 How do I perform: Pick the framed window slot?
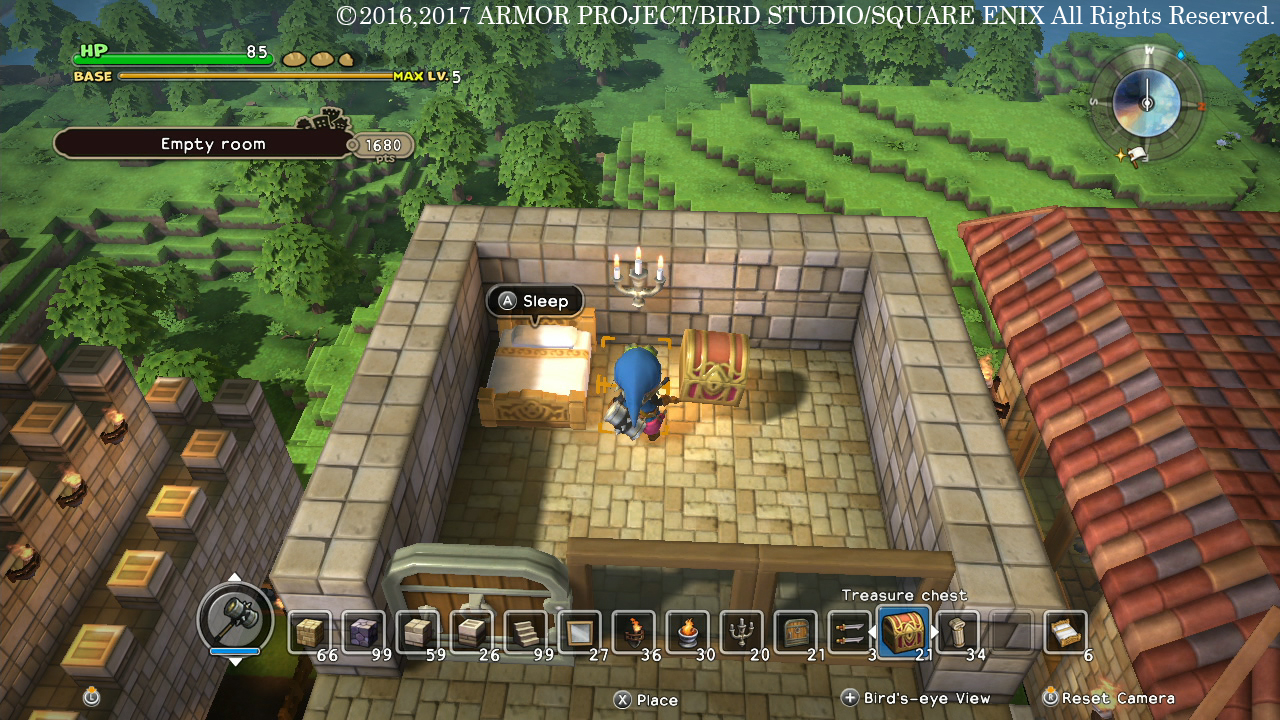(579, 632)
